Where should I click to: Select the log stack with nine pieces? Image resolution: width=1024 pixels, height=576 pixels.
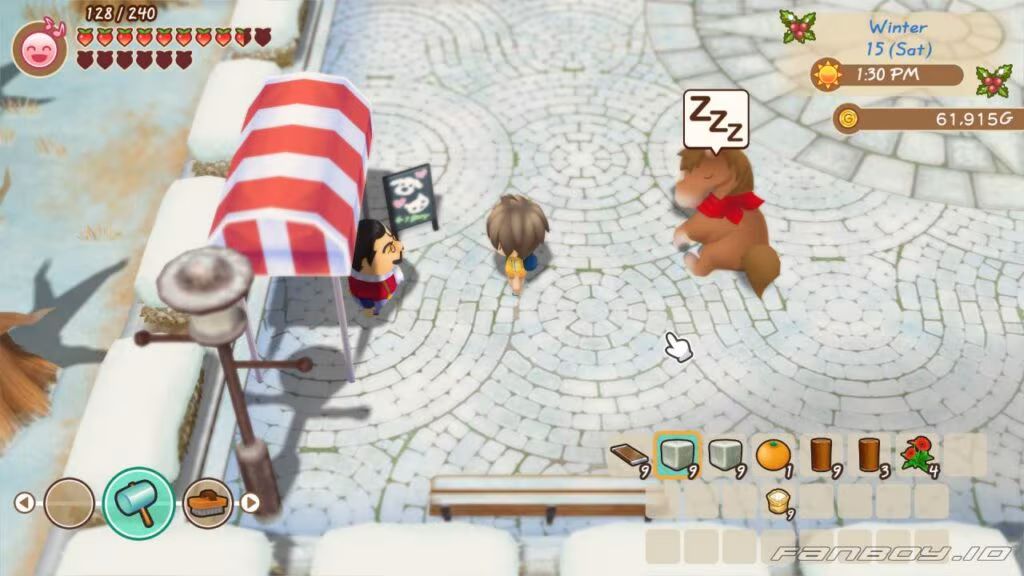pos(820,455)
